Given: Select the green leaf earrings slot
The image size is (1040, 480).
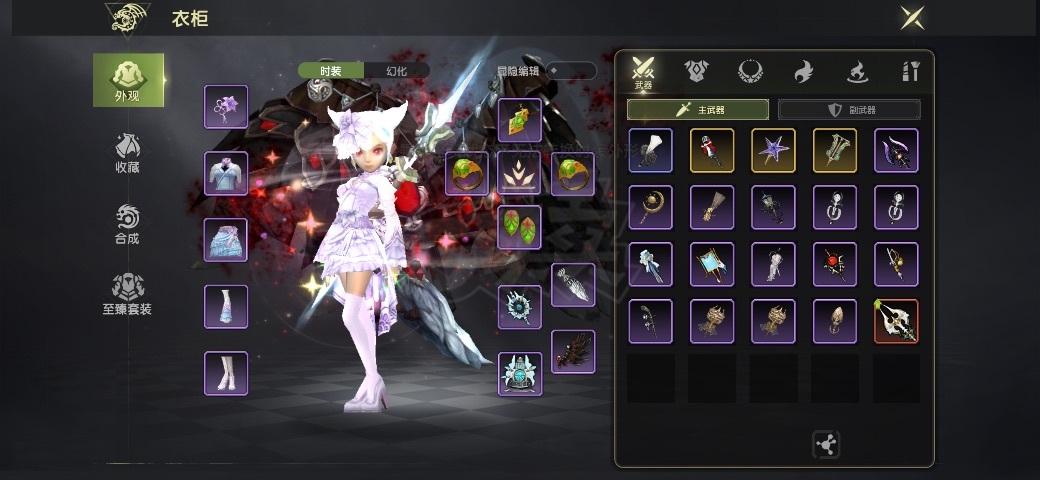Looking at the screenshot, I should tap(520, 227).
